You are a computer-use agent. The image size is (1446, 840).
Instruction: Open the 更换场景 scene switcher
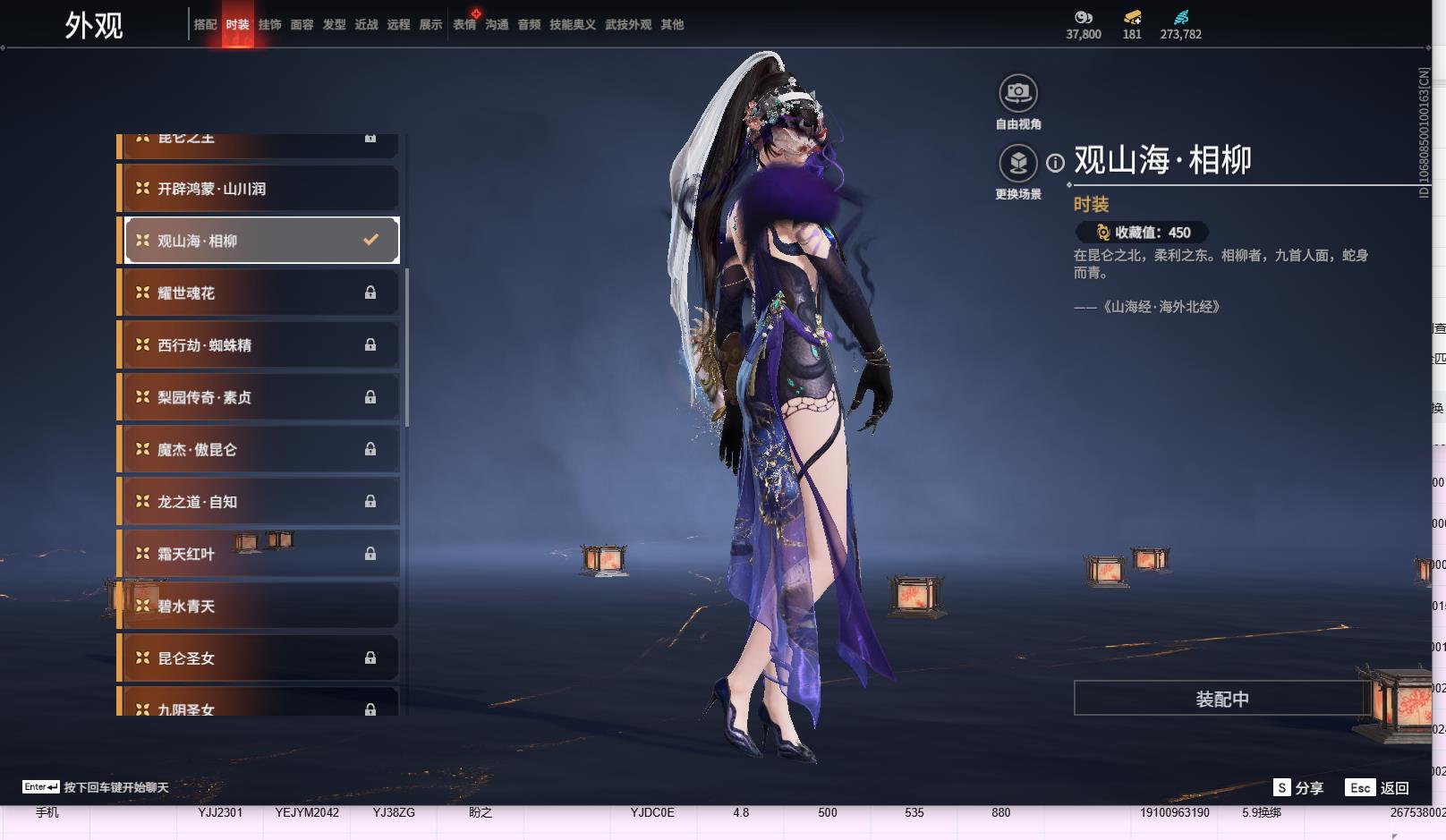(1017, 163)
